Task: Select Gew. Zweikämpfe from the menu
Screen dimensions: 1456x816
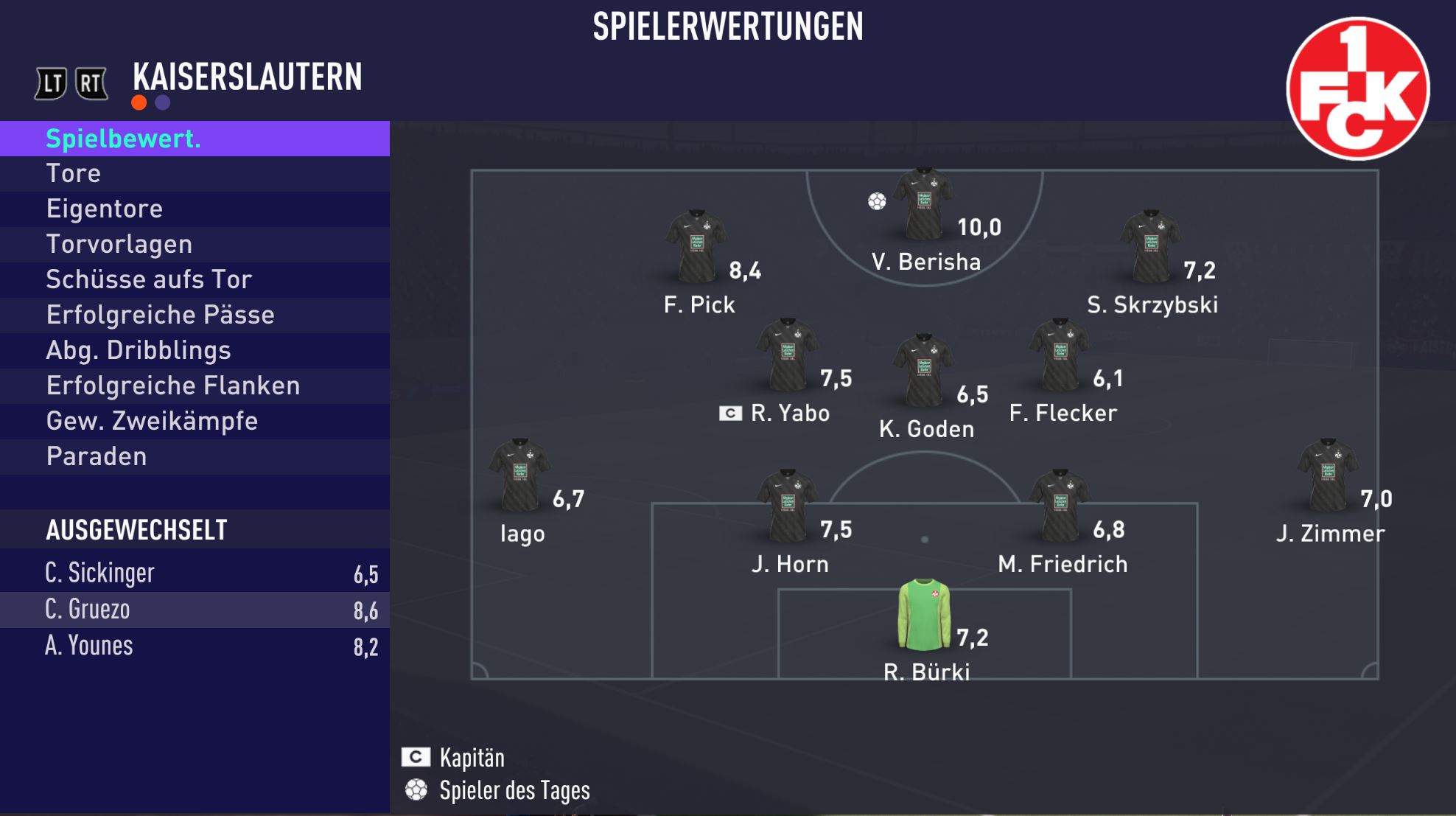Action: coord(195,422)
